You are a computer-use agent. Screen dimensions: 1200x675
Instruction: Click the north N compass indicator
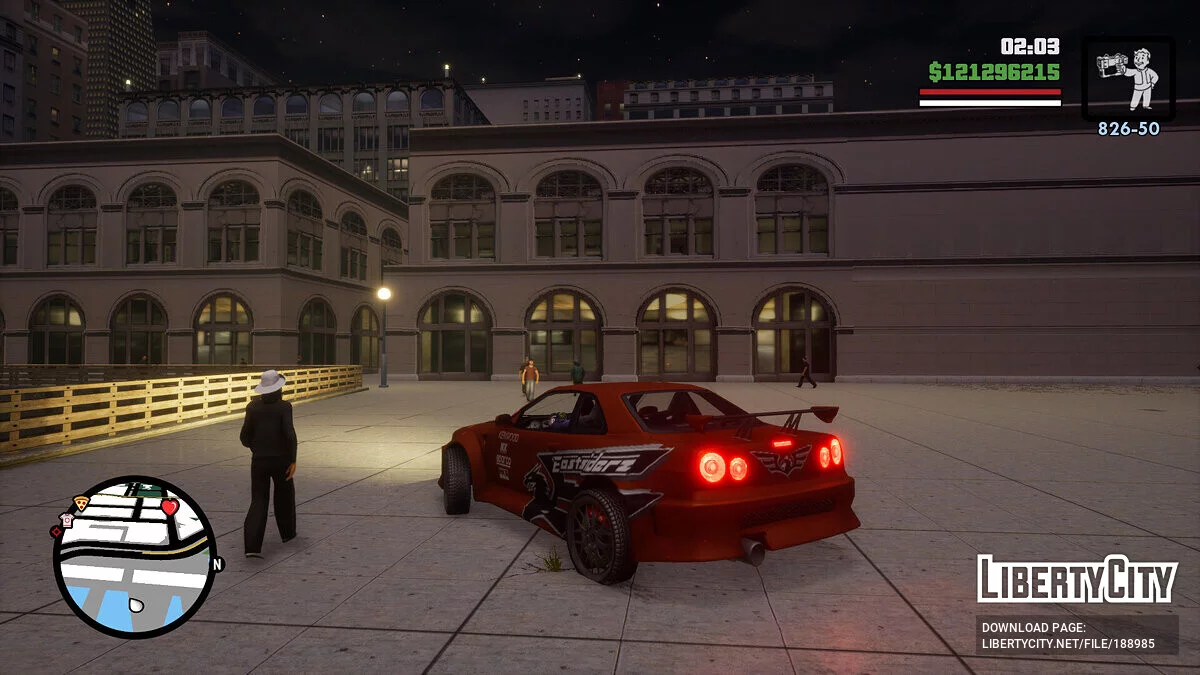click(x=216, y=564)
